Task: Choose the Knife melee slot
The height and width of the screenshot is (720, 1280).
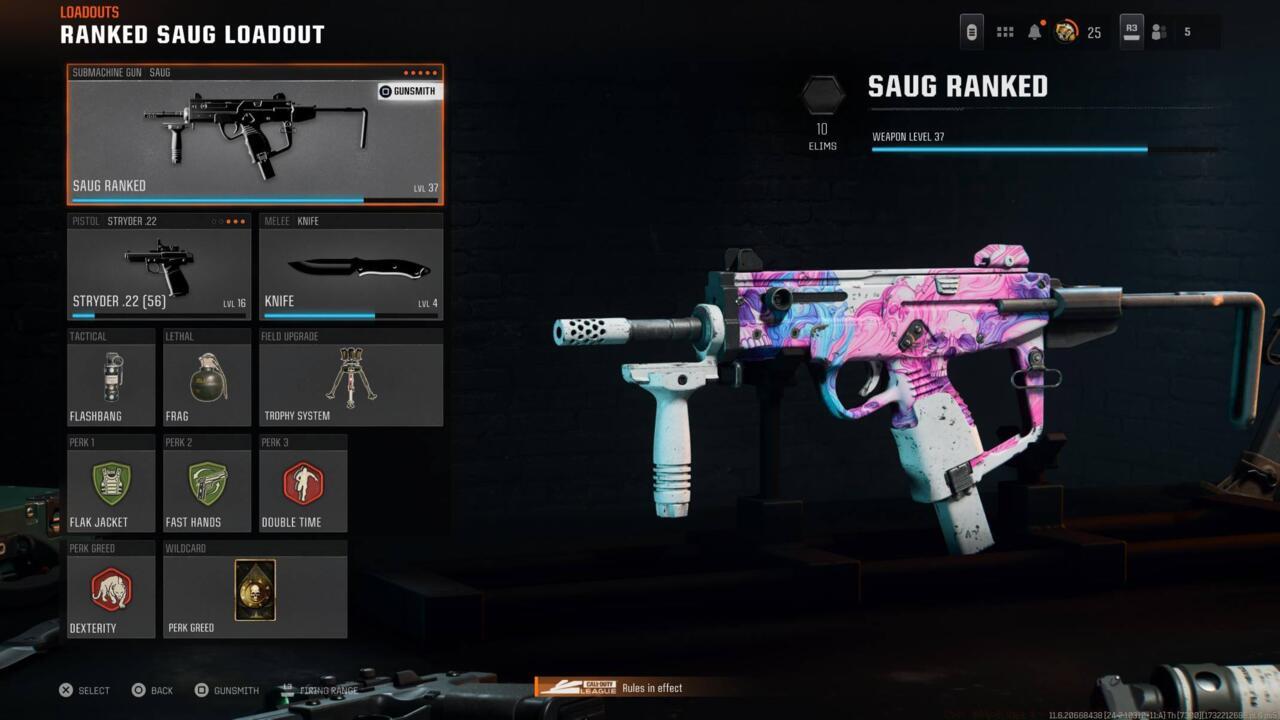Action: [350, 267]
